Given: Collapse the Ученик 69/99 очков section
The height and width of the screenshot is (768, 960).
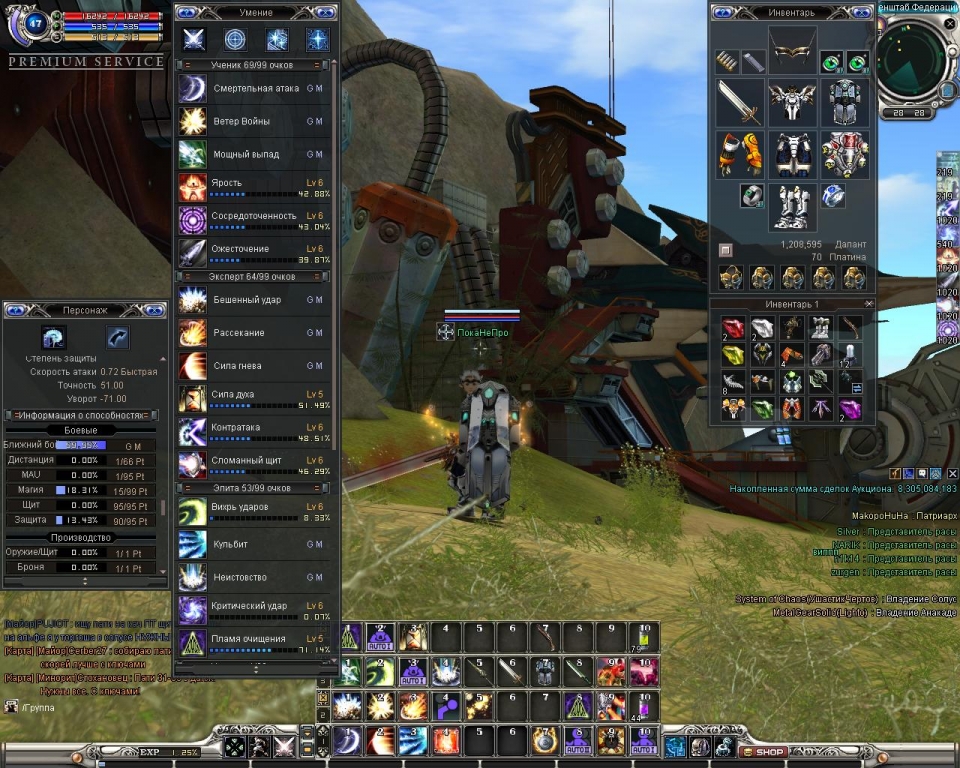Looking at the screenshot, I should pyautogui.click(x=254, y=64).
